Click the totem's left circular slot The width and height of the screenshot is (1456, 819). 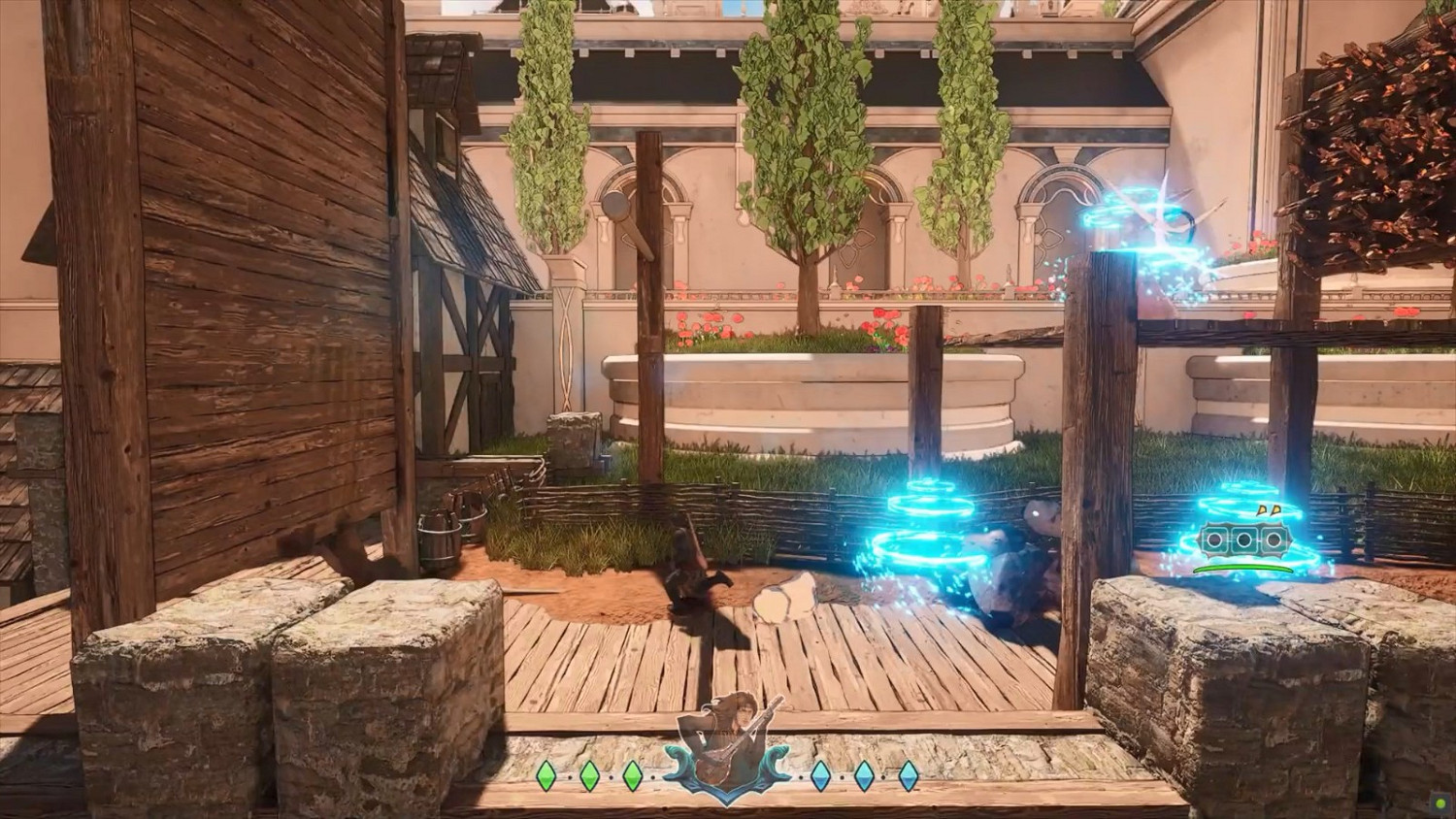pos(1215,540)
